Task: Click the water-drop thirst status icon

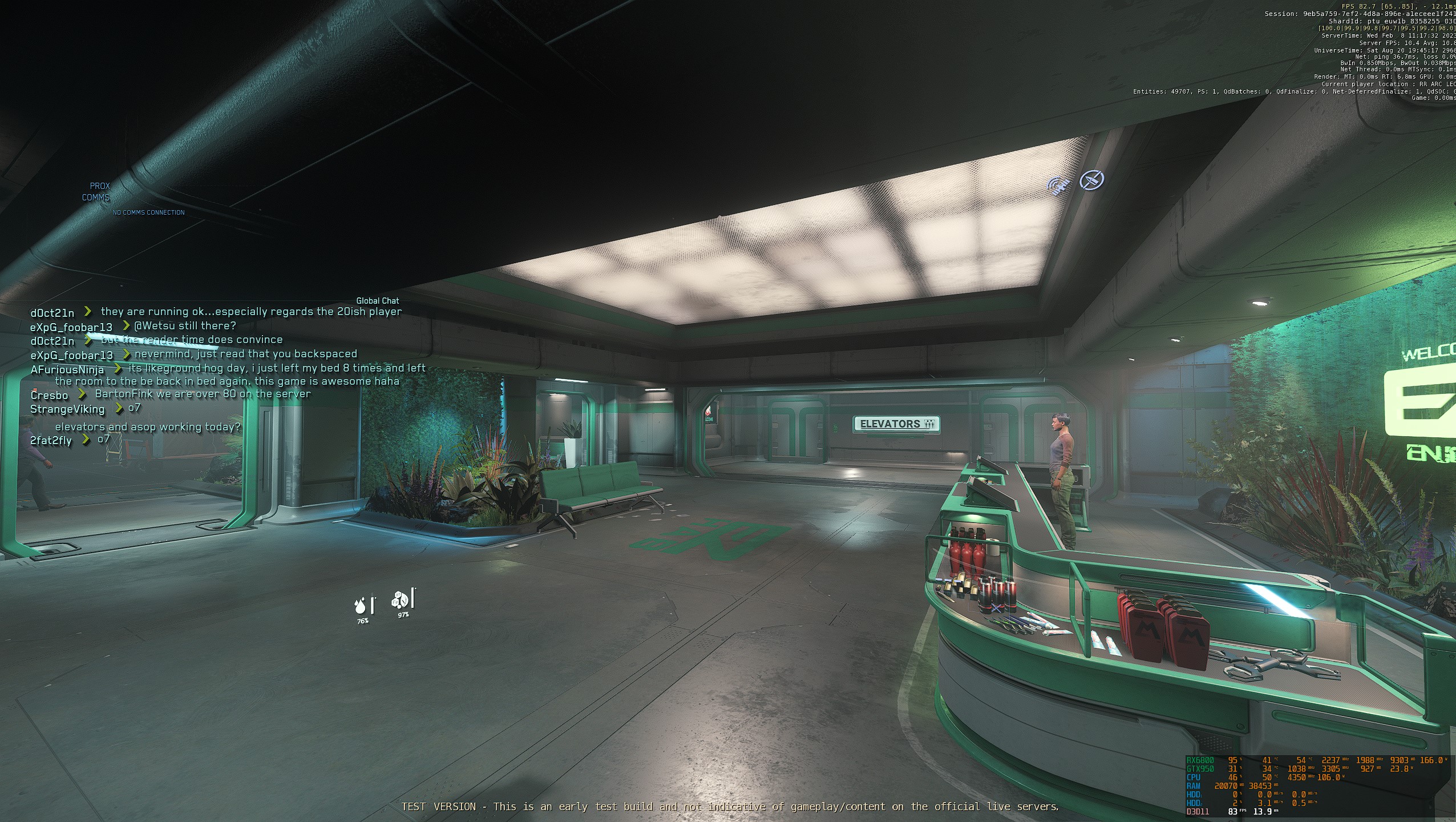Action: [x=361, y=605]
